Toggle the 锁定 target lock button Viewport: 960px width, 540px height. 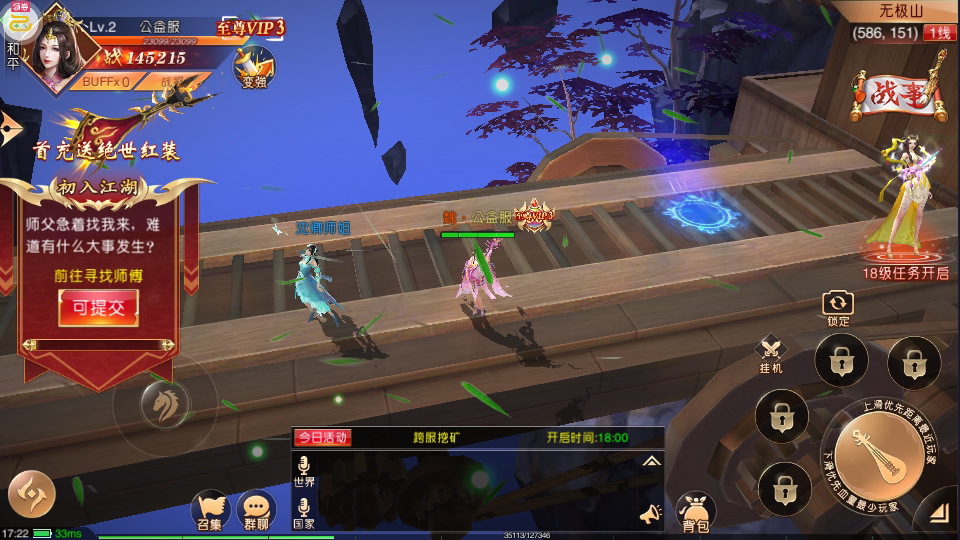(838, 308)
